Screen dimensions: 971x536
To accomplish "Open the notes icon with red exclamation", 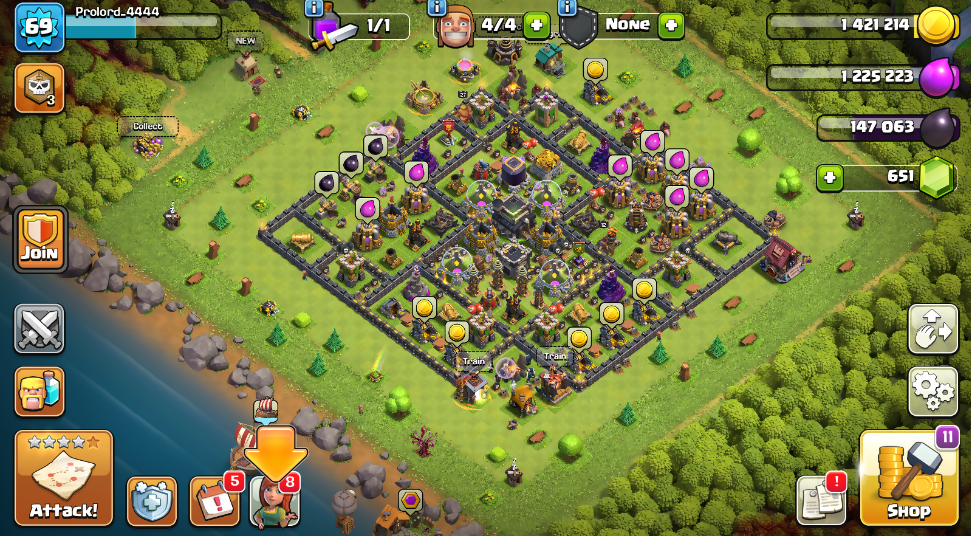I will [x=821, y=499].
